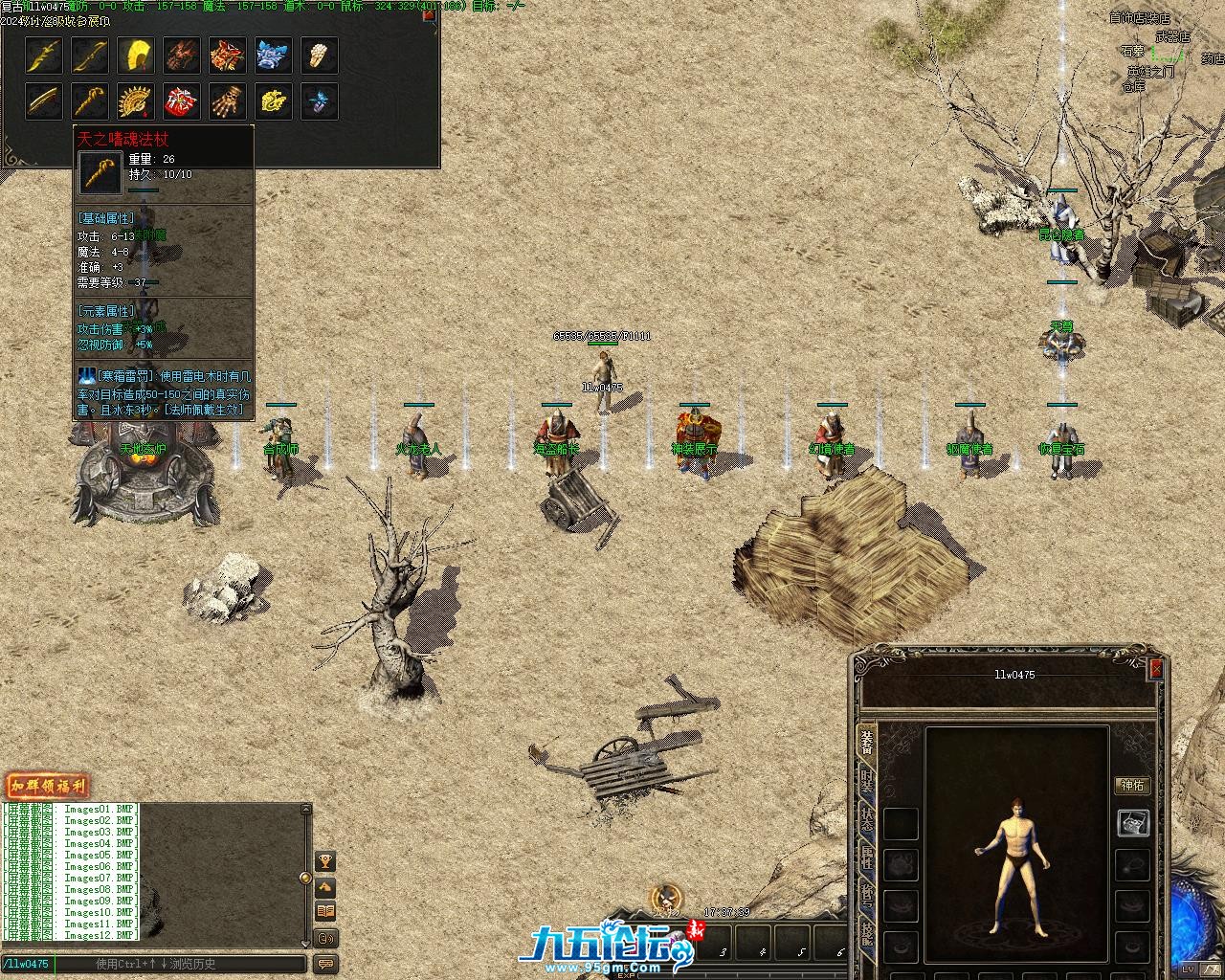Click the blue crystal armor item
Screen dimensions: 1225x980
point(274,56)
